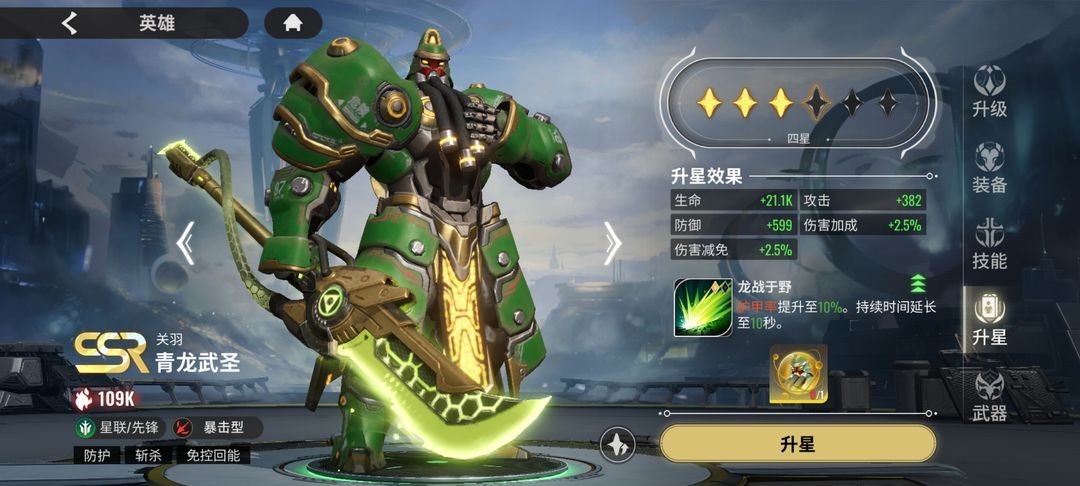Tap the 免控回能 trait label

(x=213, y=455)
